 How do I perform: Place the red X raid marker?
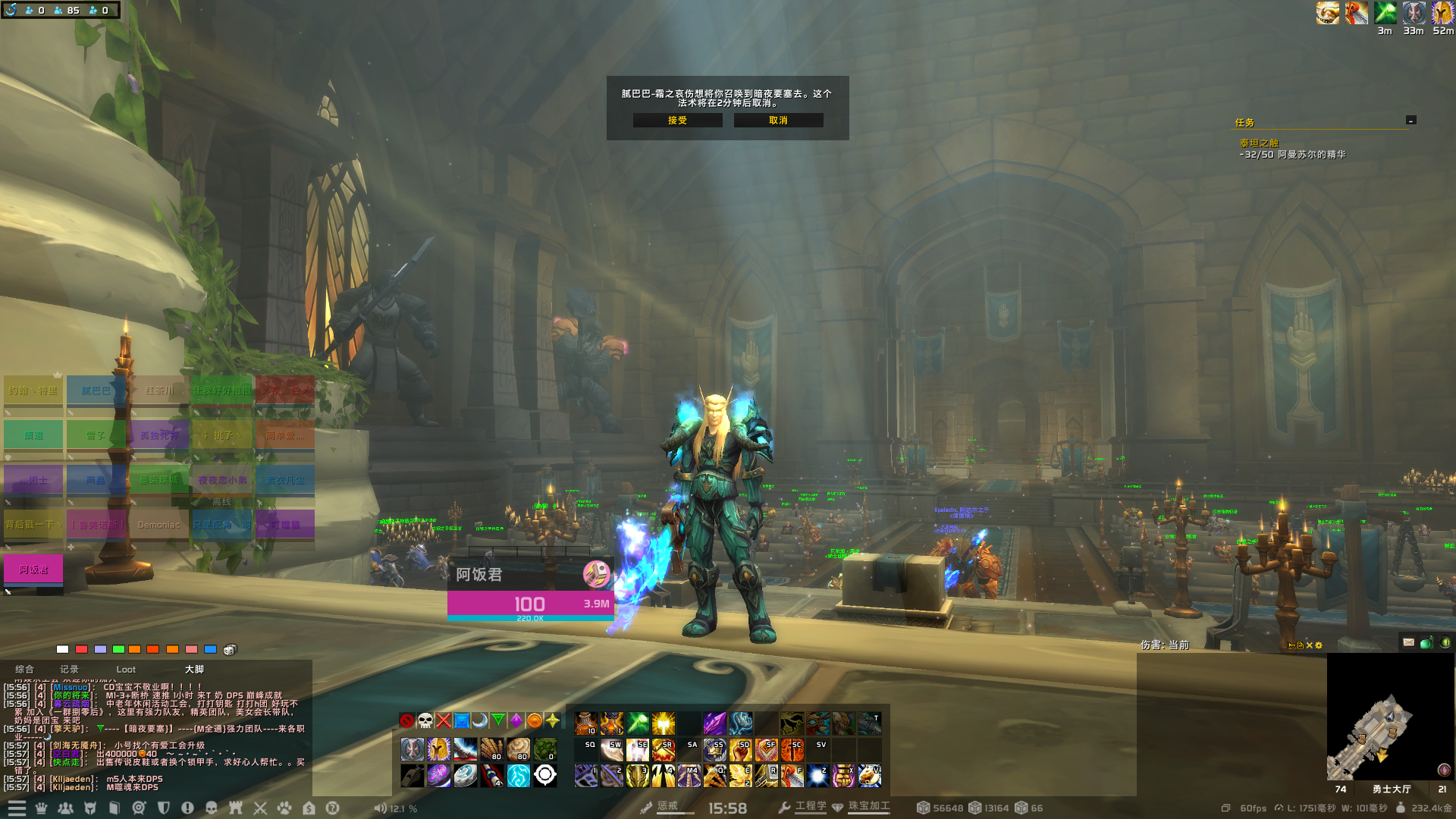(444, 720)
